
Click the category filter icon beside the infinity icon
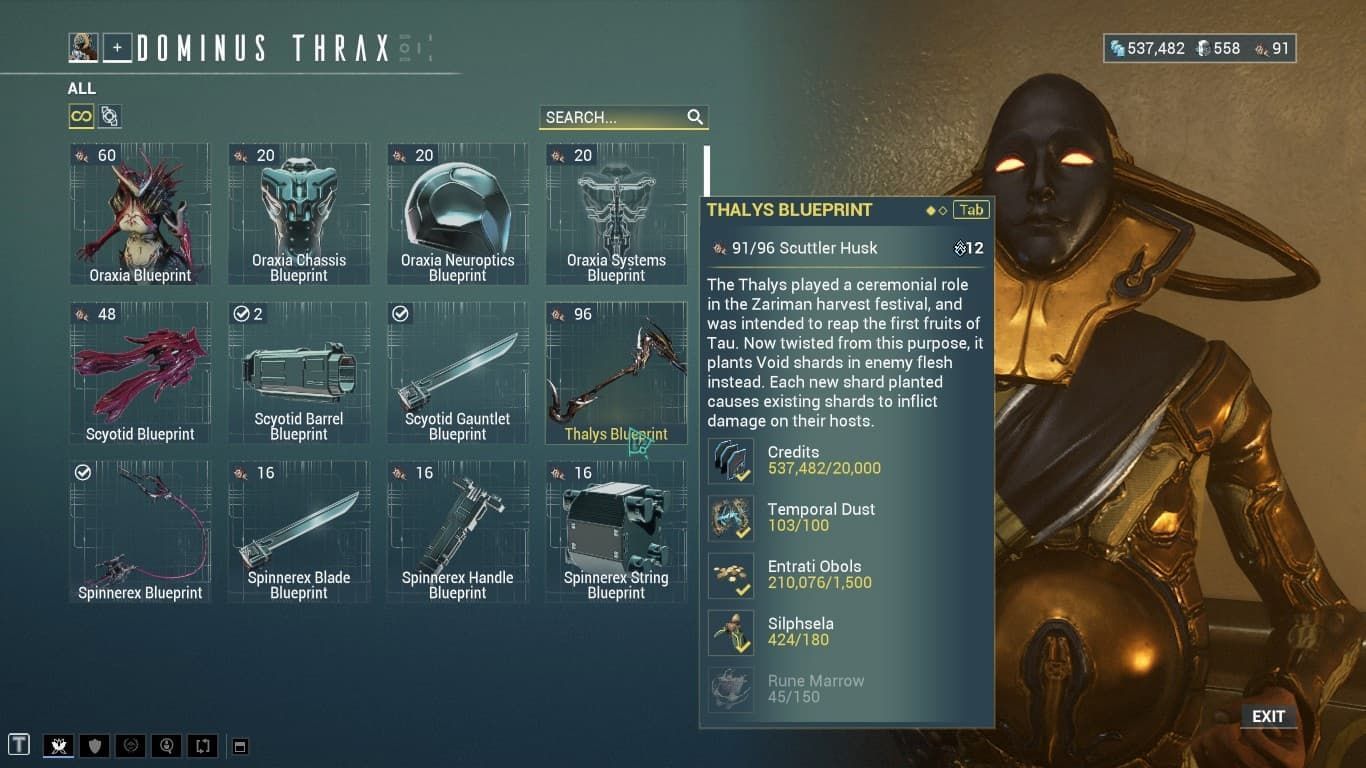tap(110, 116)
